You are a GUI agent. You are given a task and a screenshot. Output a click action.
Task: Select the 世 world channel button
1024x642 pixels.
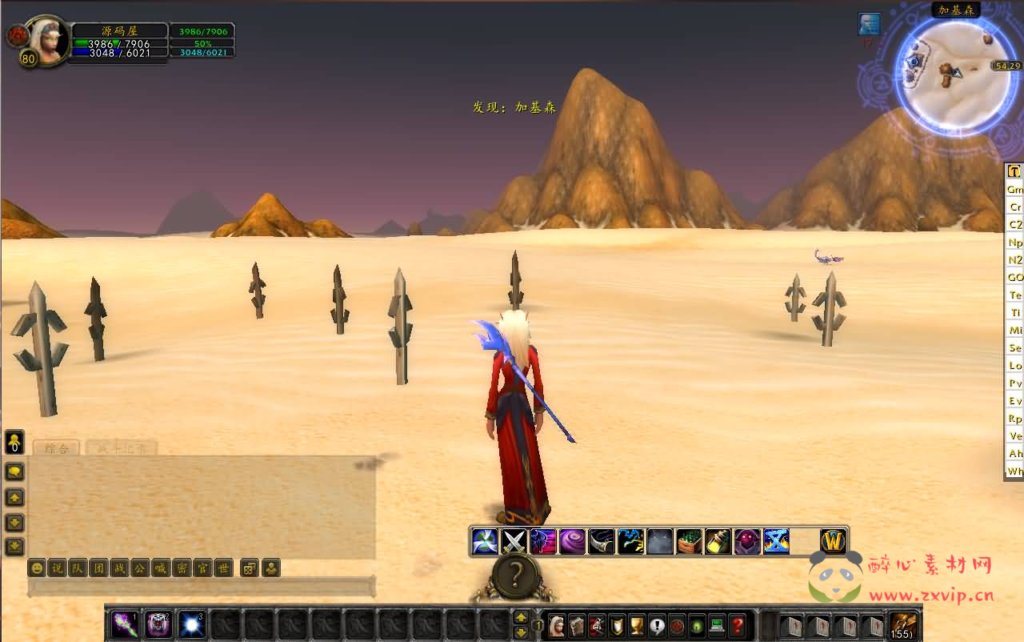(224, 568)
